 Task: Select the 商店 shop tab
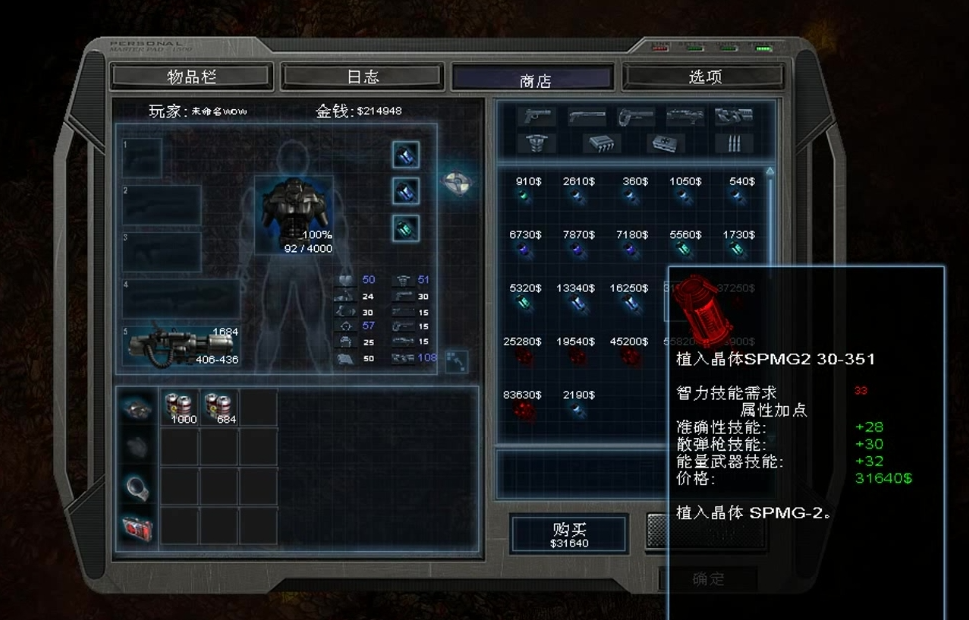click(x=533, y=78)
